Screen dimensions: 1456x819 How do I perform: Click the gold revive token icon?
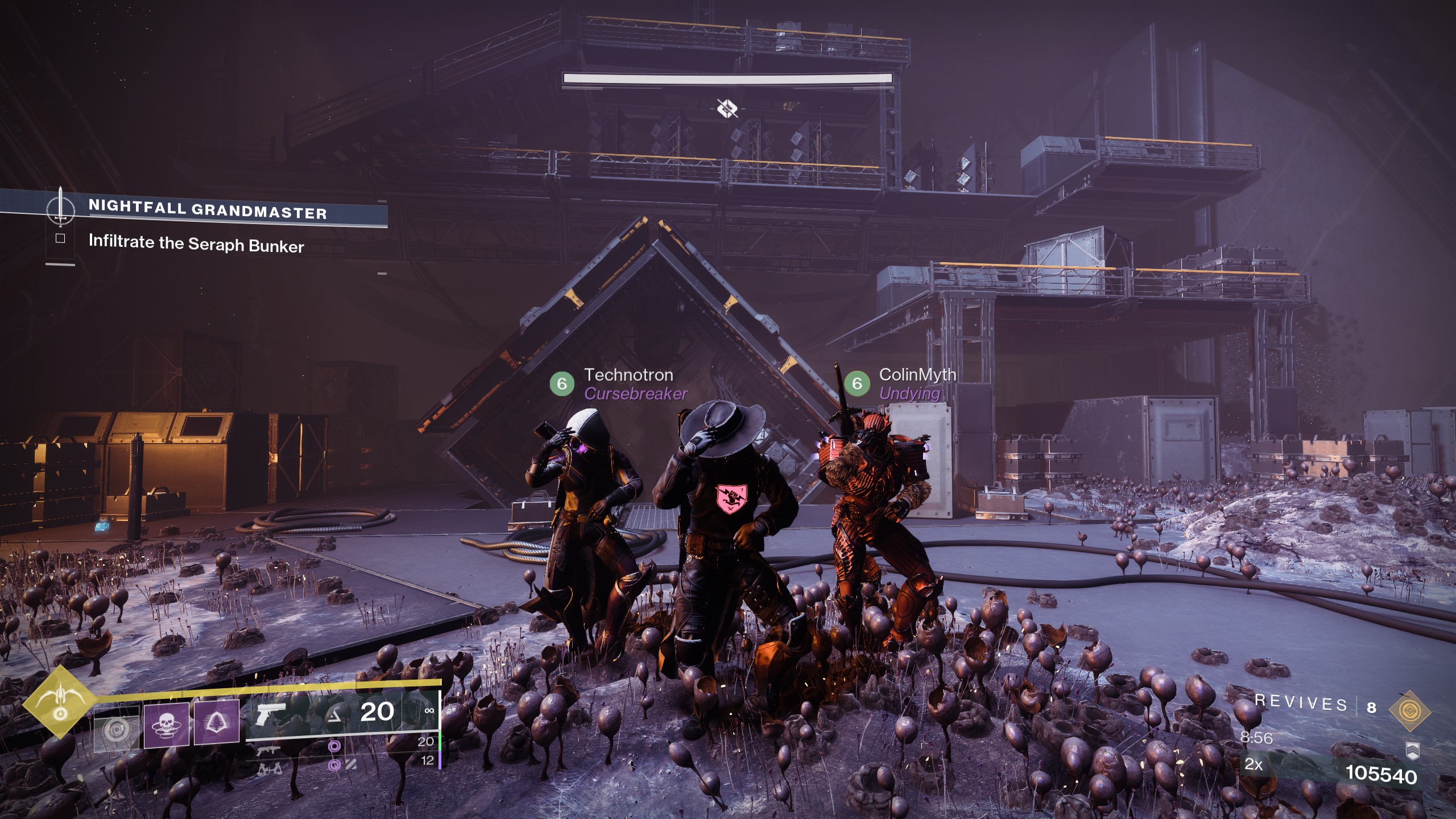click(x=1409, y=711)
